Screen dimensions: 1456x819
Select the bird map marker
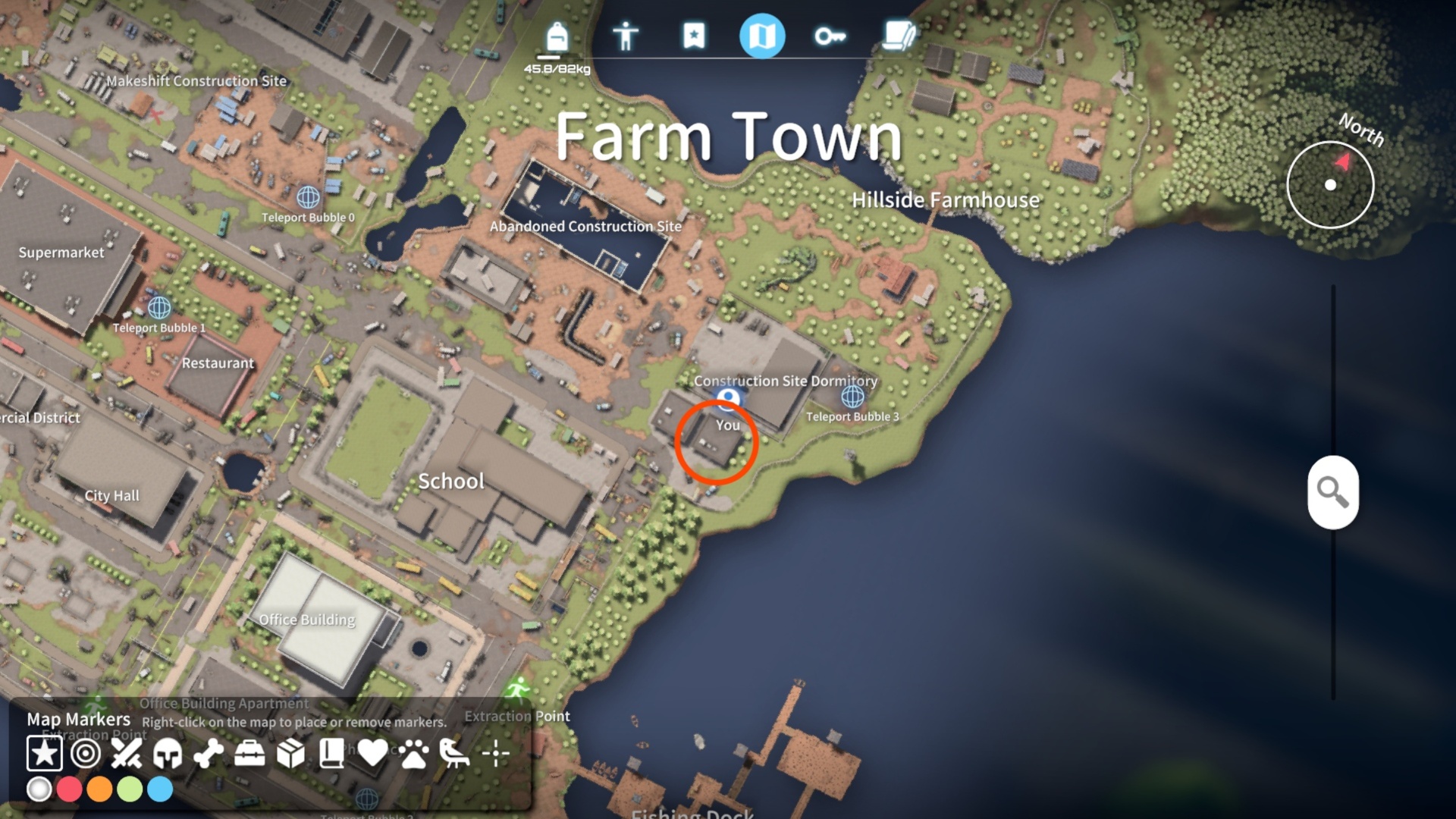click(455, 754)
